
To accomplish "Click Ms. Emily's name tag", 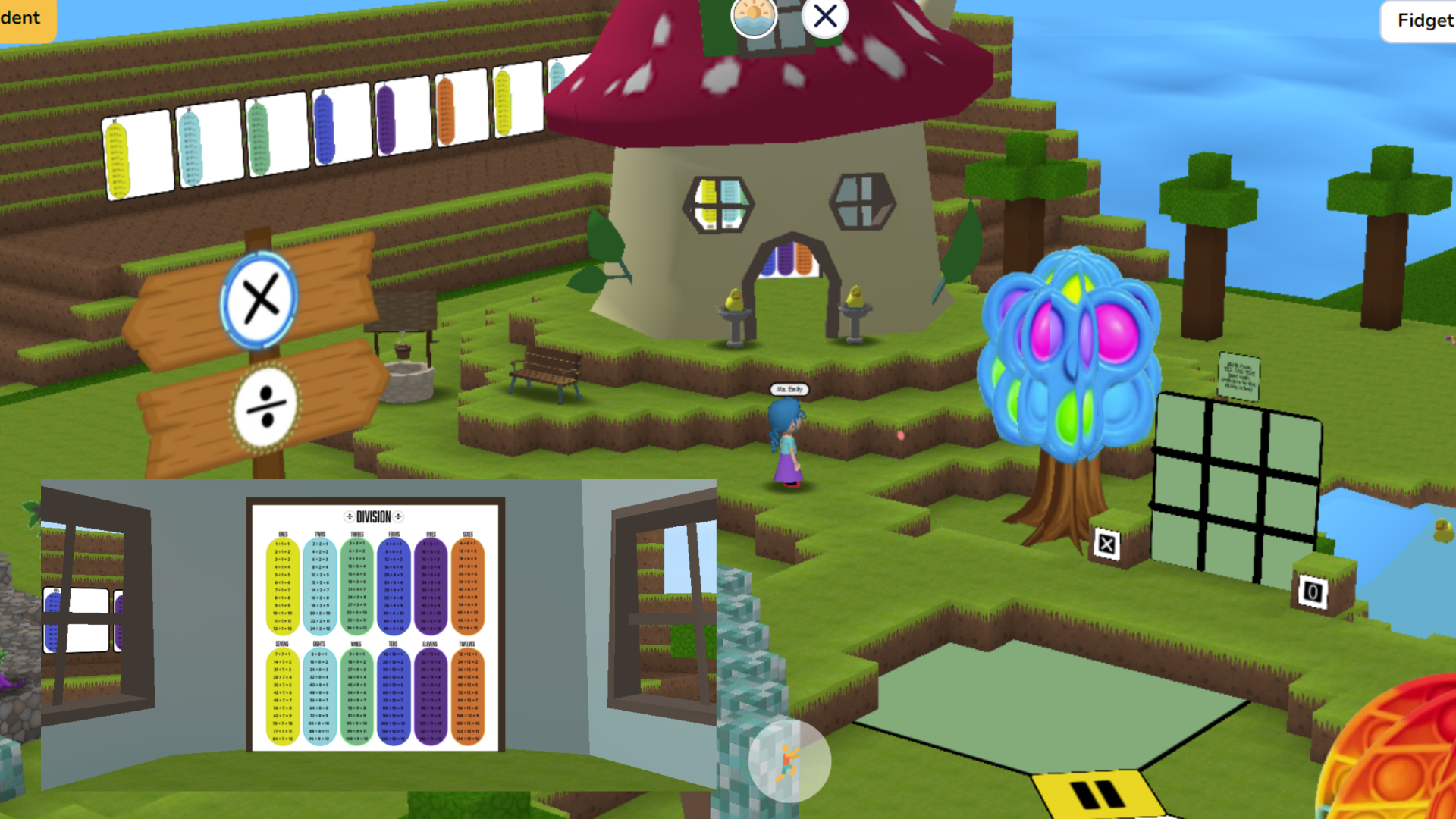I will pyautogui.click(x=789, y=390).
